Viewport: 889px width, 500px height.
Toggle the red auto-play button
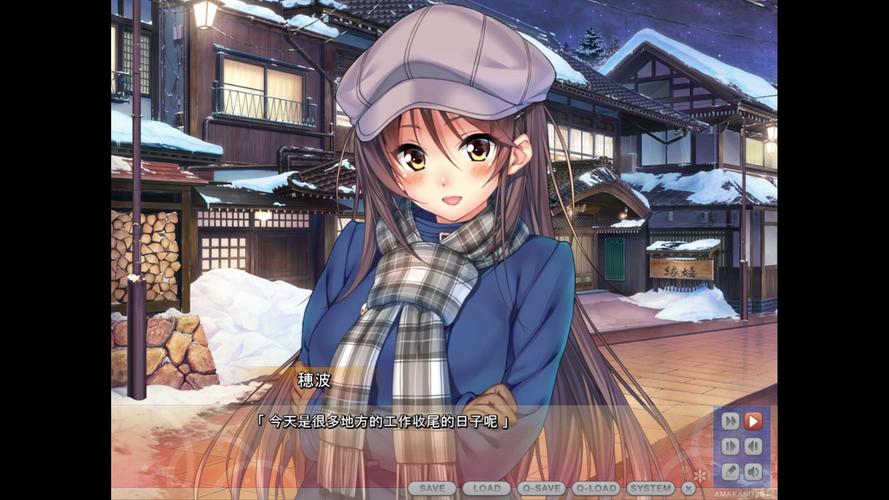tap(753, 421)
